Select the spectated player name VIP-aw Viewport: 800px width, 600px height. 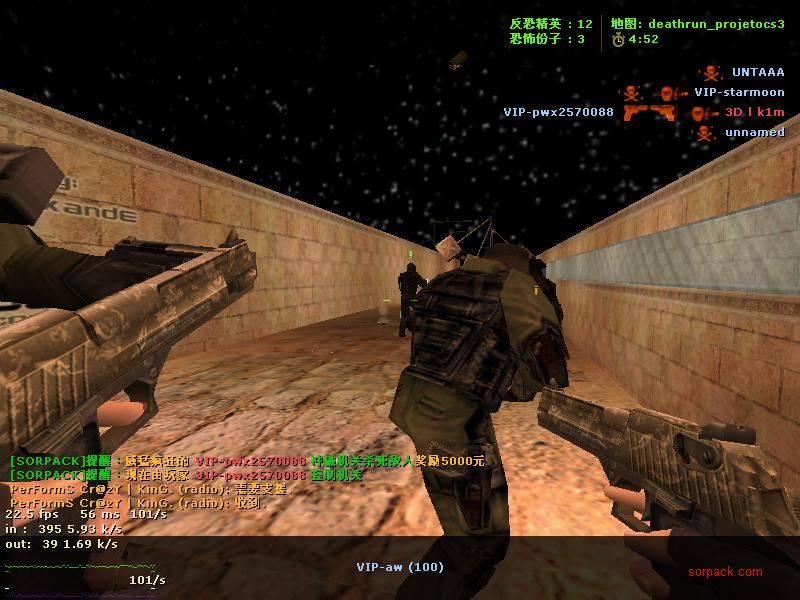[x=399, y=567]
